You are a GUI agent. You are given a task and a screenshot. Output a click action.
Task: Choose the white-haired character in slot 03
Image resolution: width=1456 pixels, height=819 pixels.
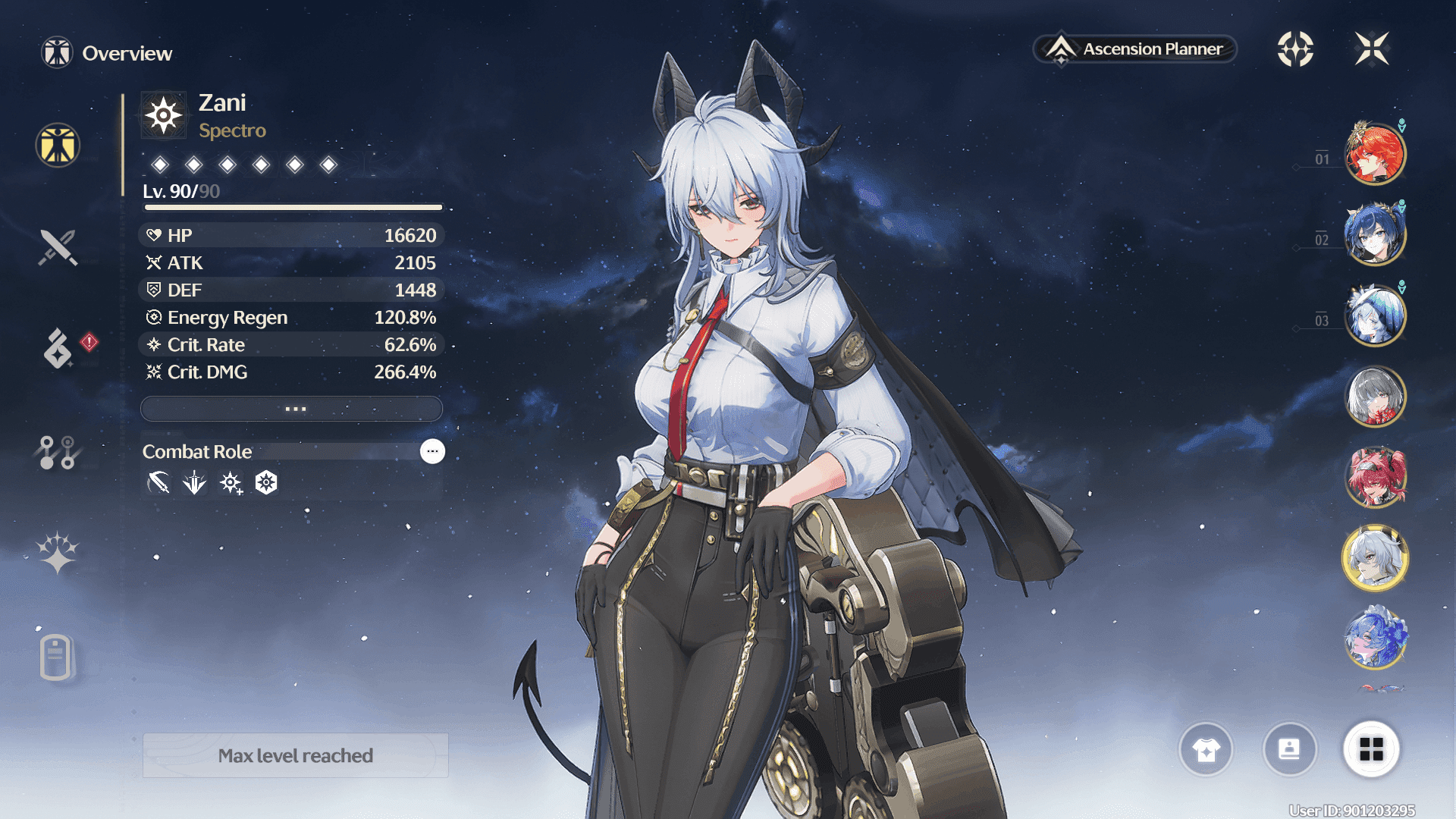pos(1375,315)
